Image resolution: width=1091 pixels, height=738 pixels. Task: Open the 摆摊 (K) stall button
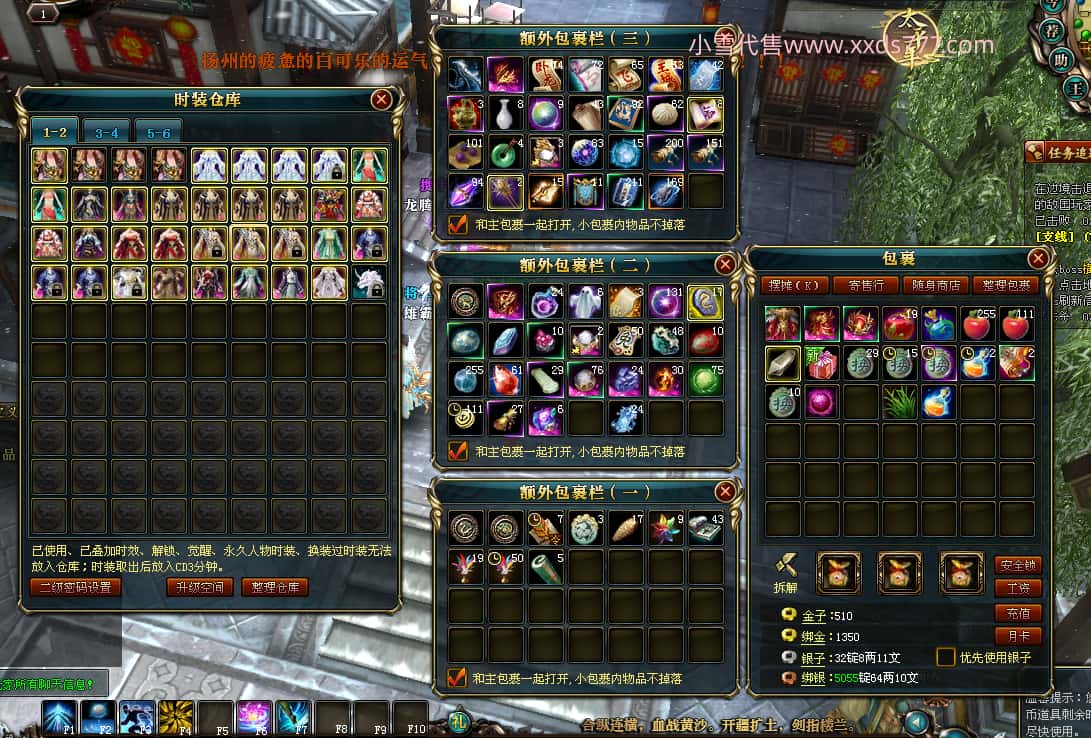click(792, 285)
